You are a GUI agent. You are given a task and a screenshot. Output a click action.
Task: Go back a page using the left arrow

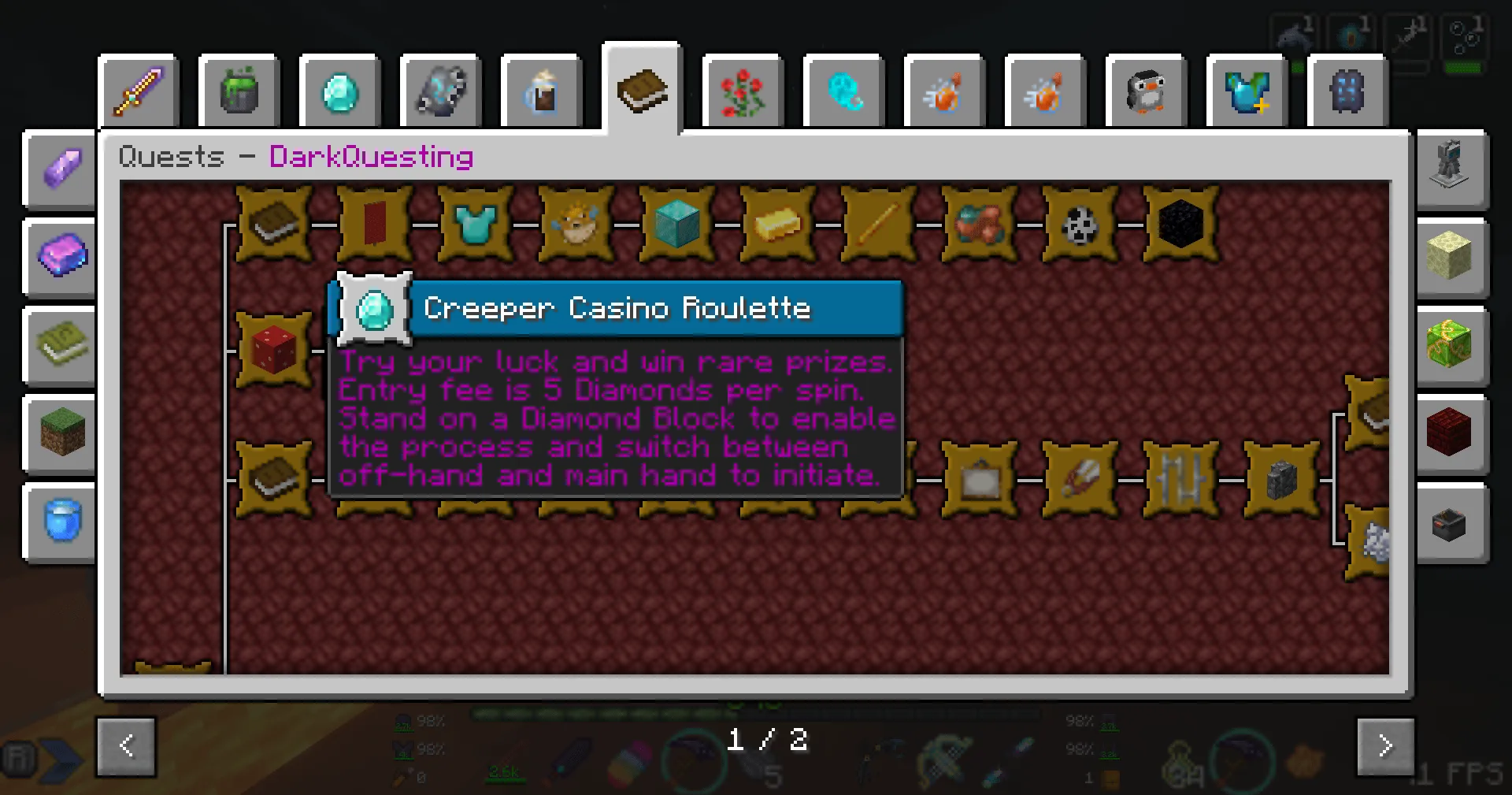click(127, 746)
